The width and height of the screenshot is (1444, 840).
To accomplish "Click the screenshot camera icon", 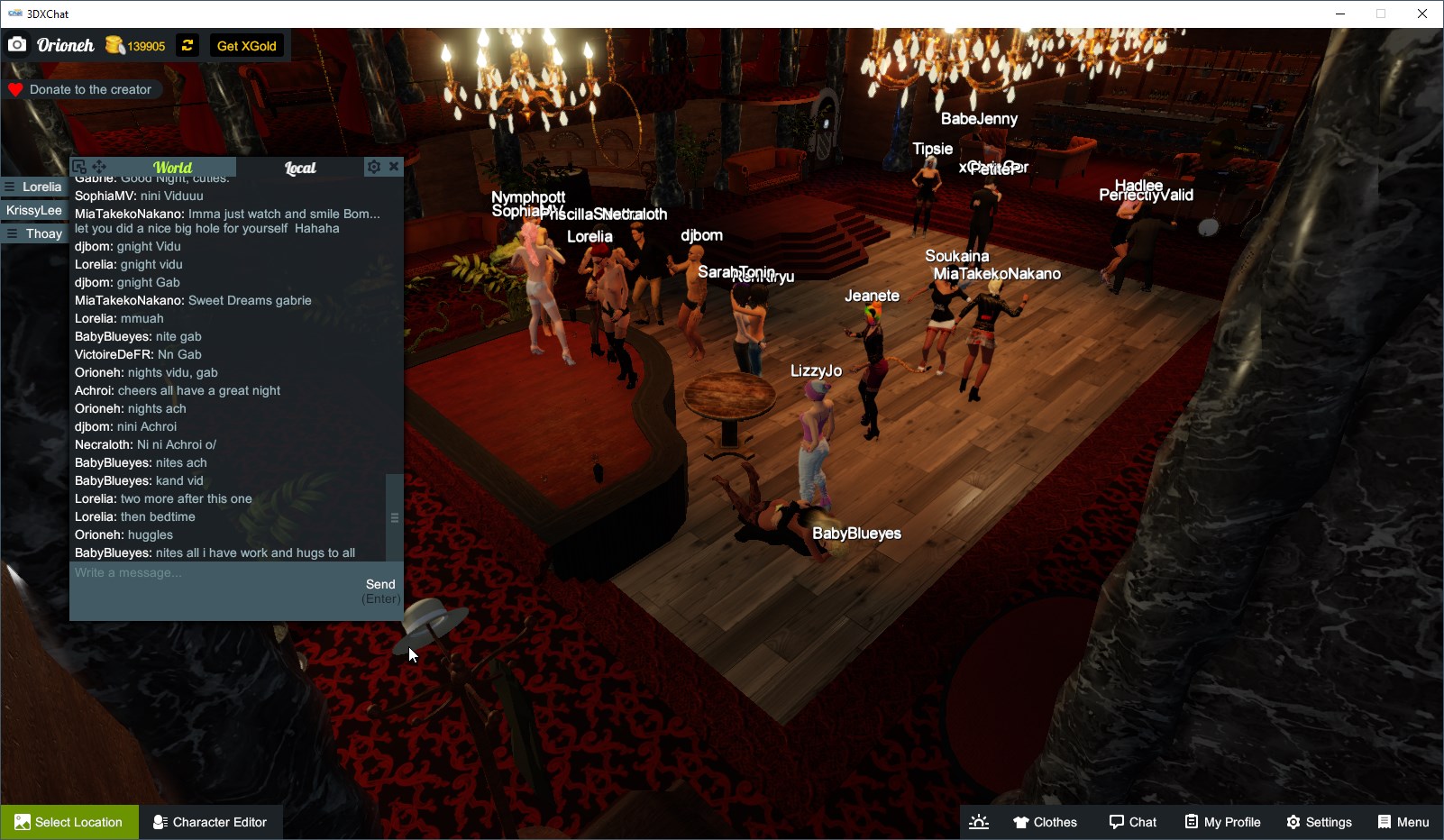I will coord(17,44).
